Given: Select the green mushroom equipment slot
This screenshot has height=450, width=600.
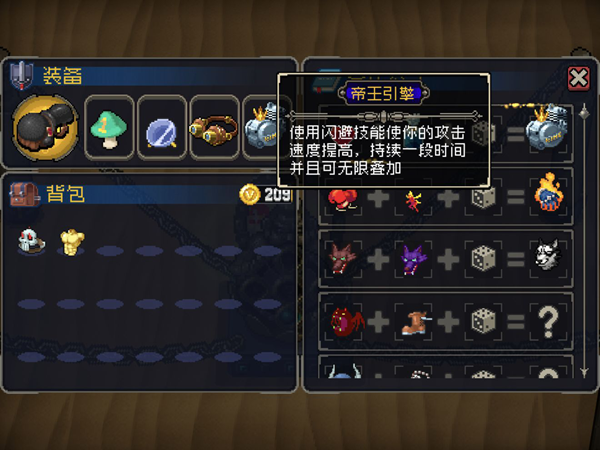Looking at the screenshot, I should 109,127.
